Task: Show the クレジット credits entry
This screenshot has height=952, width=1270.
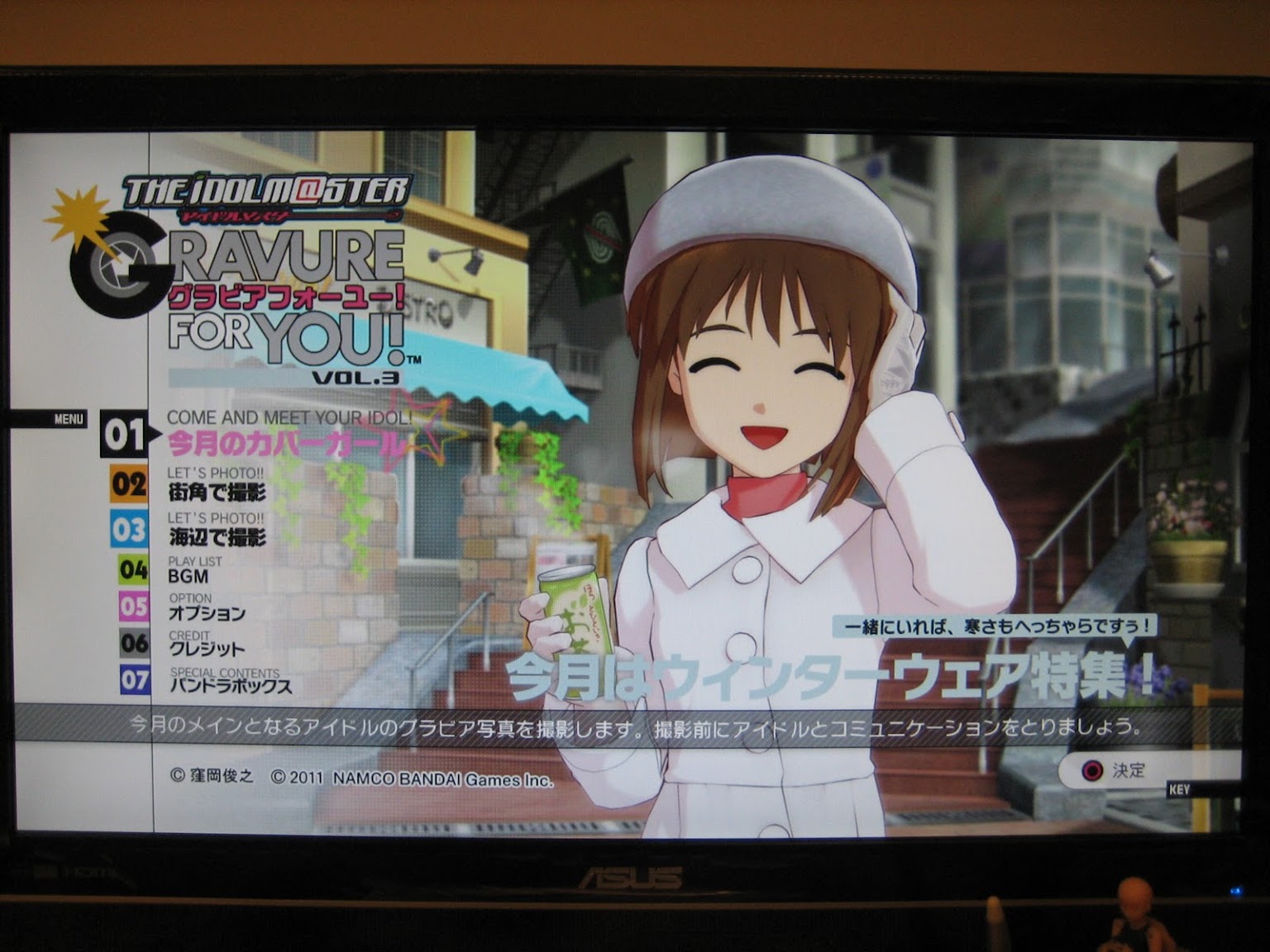Action: [207, 649]
